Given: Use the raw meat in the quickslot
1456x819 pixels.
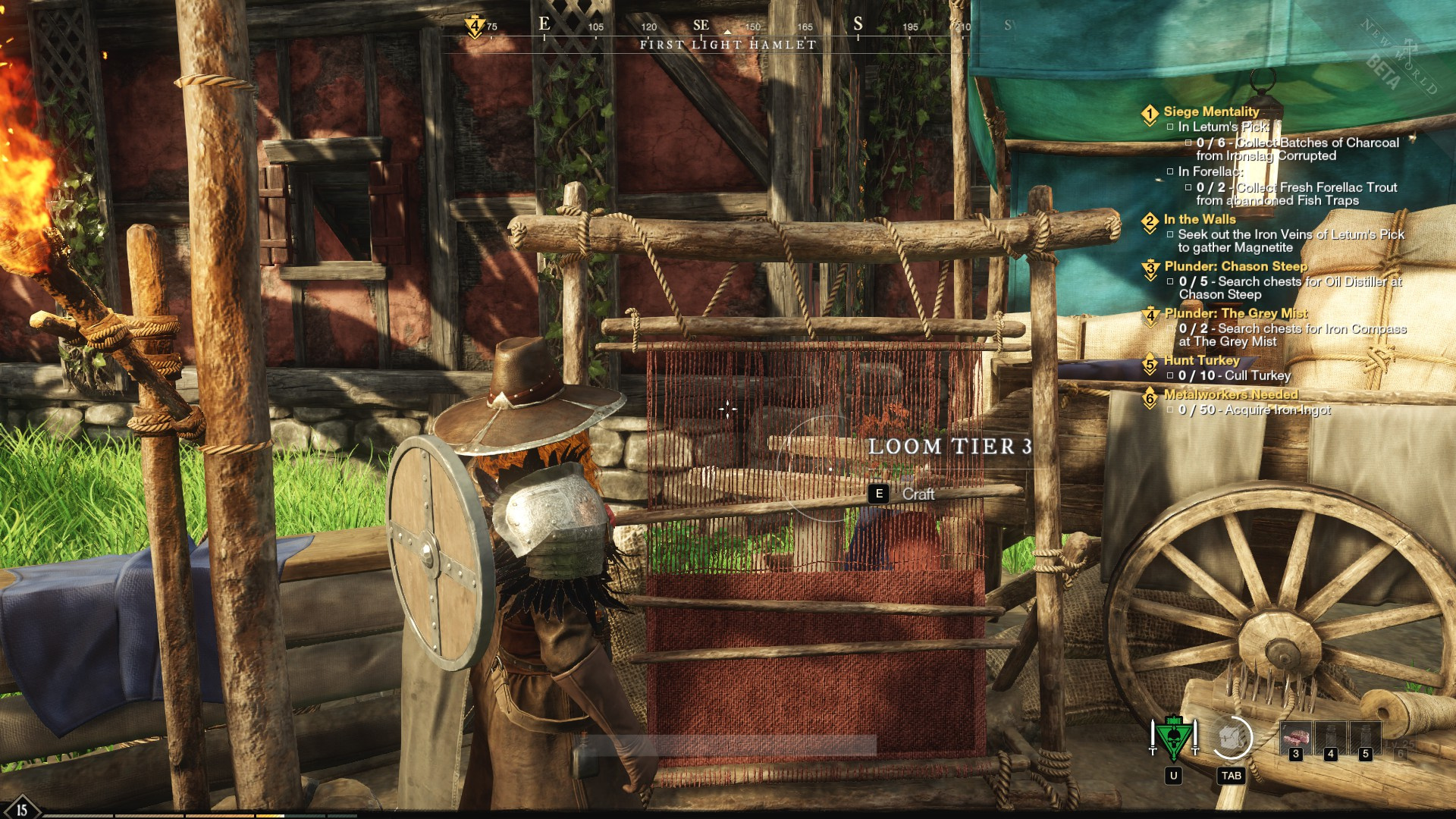Looking at the screenshot, I should pos(1295,738).
